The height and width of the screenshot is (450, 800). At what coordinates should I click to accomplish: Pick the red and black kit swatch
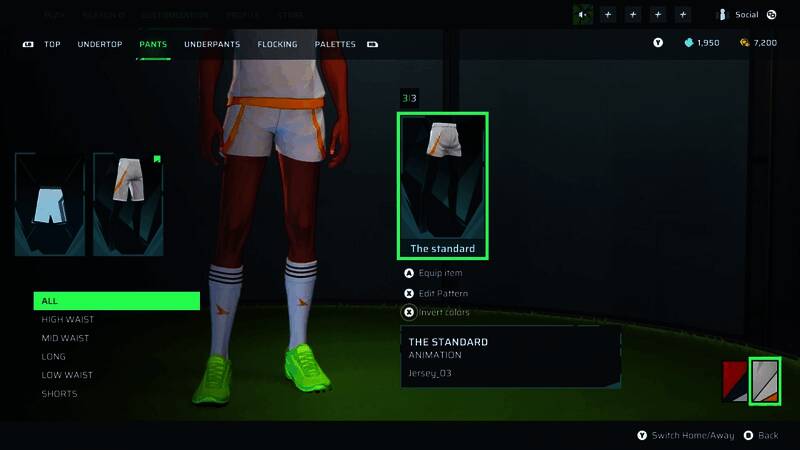735,381
